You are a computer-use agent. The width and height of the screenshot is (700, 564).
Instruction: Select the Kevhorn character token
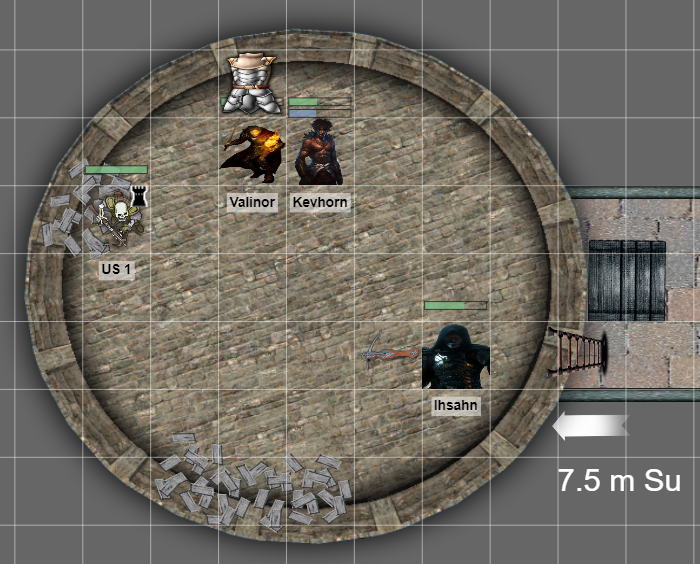click(x=320, y=153)
